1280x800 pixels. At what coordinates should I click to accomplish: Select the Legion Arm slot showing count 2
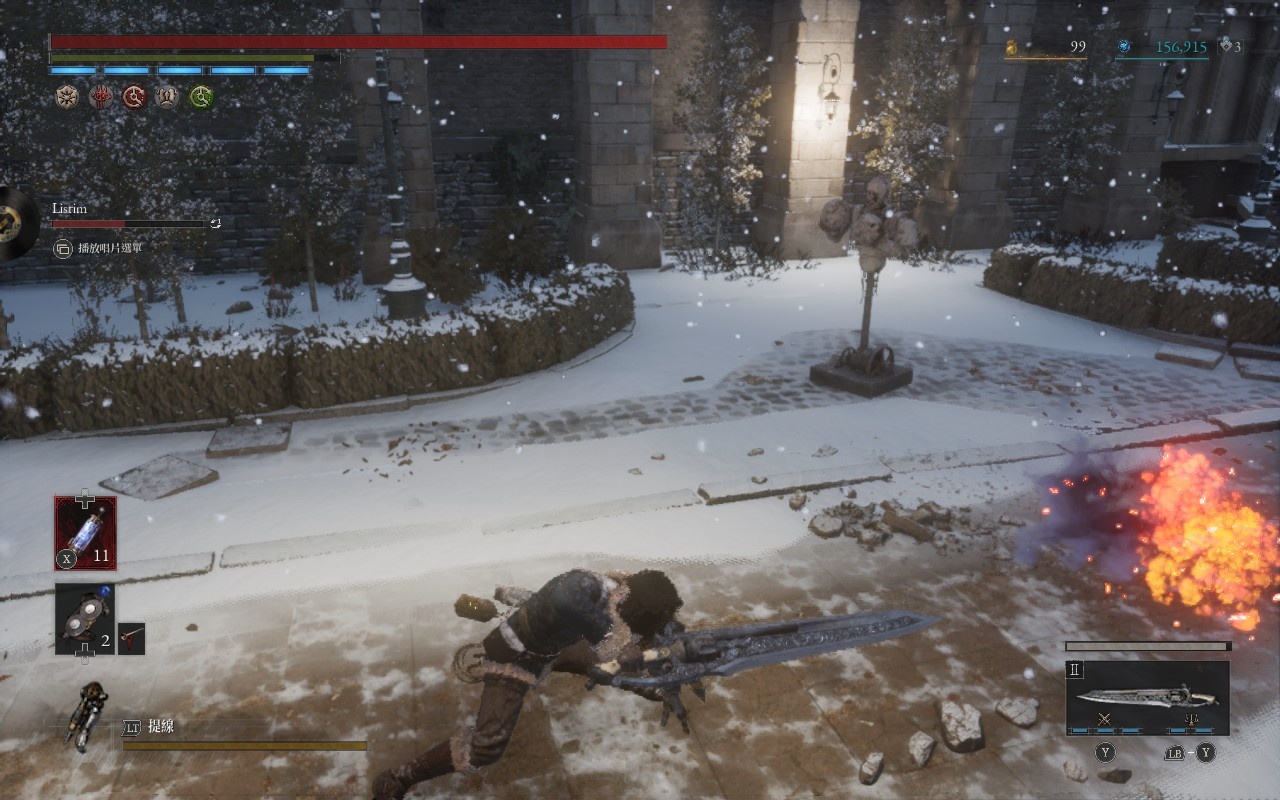pos(85,619)
